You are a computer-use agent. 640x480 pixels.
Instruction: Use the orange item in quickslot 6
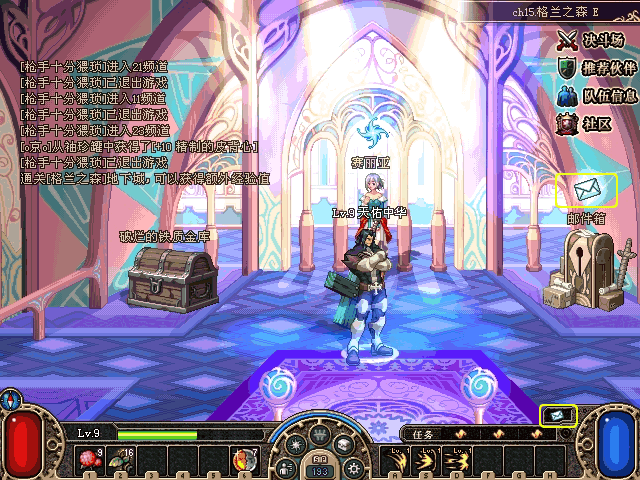(243, 460)
